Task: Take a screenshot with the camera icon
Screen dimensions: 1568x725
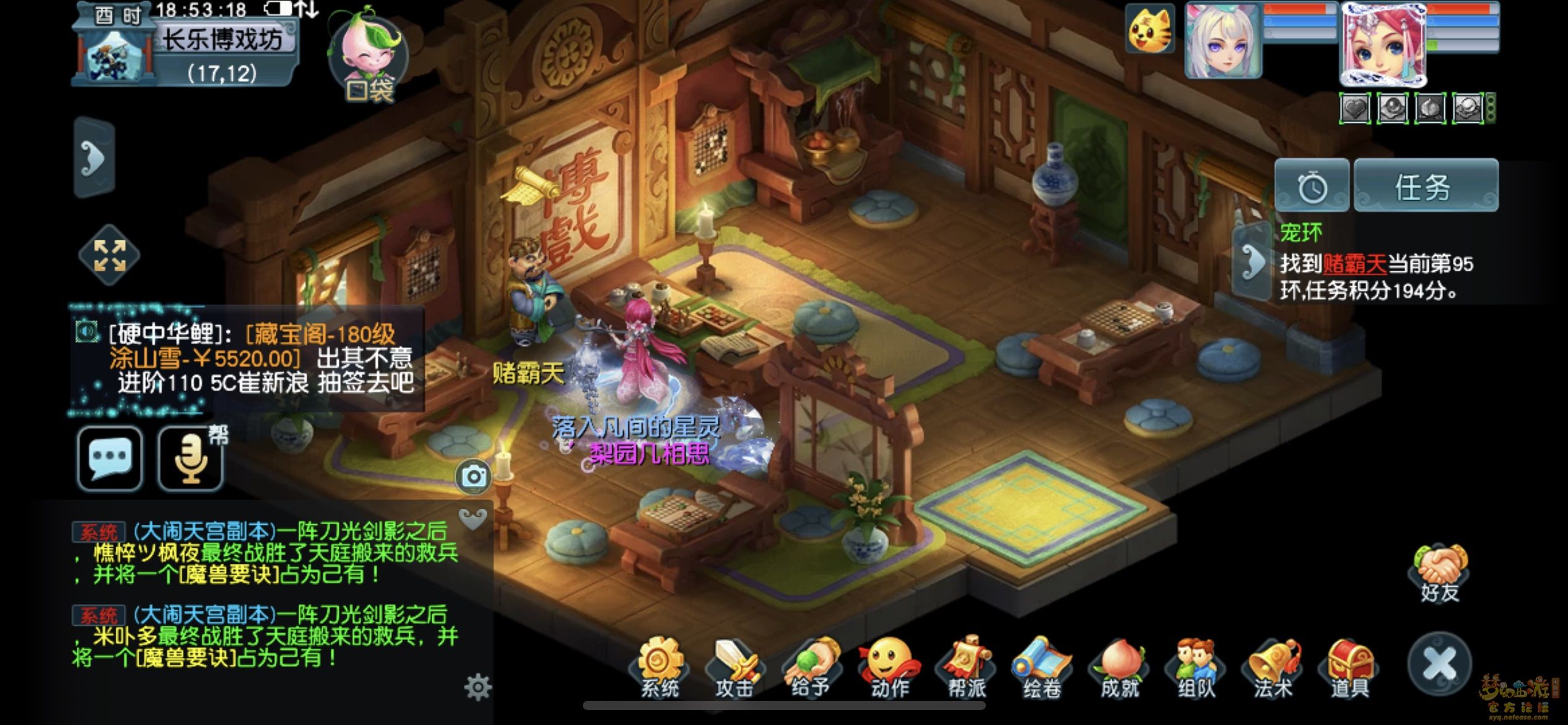Action: click(474, 477)
